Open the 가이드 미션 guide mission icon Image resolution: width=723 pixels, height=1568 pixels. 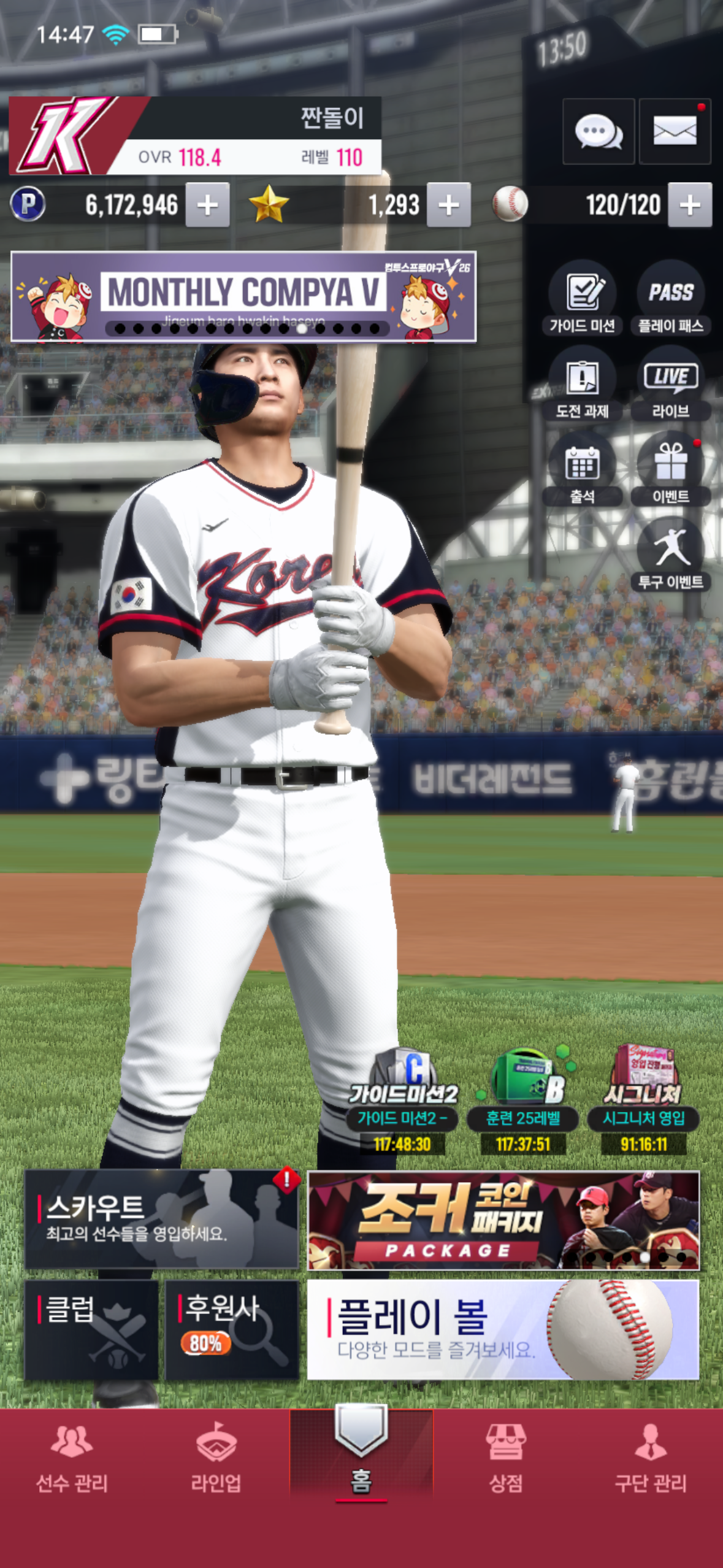tap(582, 298)
